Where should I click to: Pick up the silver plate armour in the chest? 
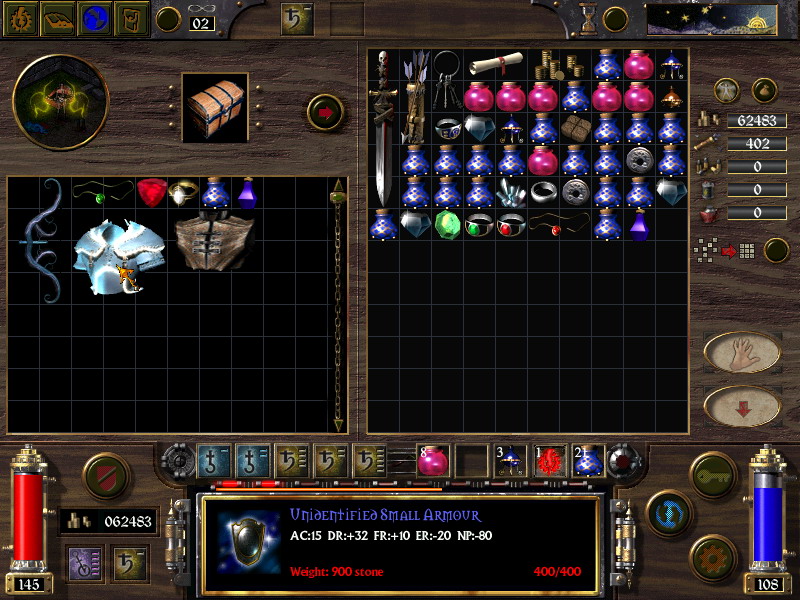tap(111, 256)
